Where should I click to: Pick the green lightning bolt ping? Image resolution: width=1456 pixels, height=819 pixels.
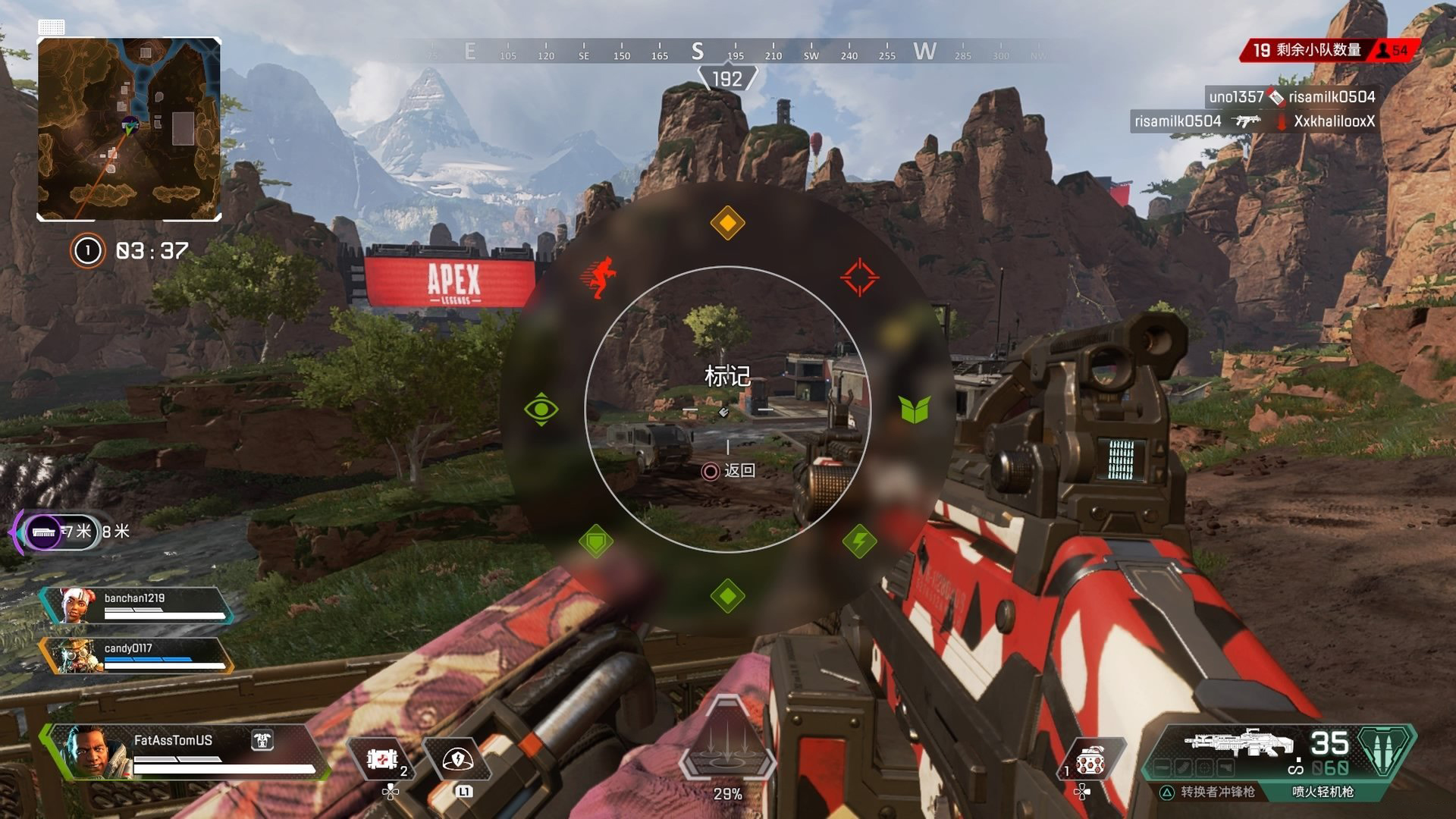(x=859, y=541)
